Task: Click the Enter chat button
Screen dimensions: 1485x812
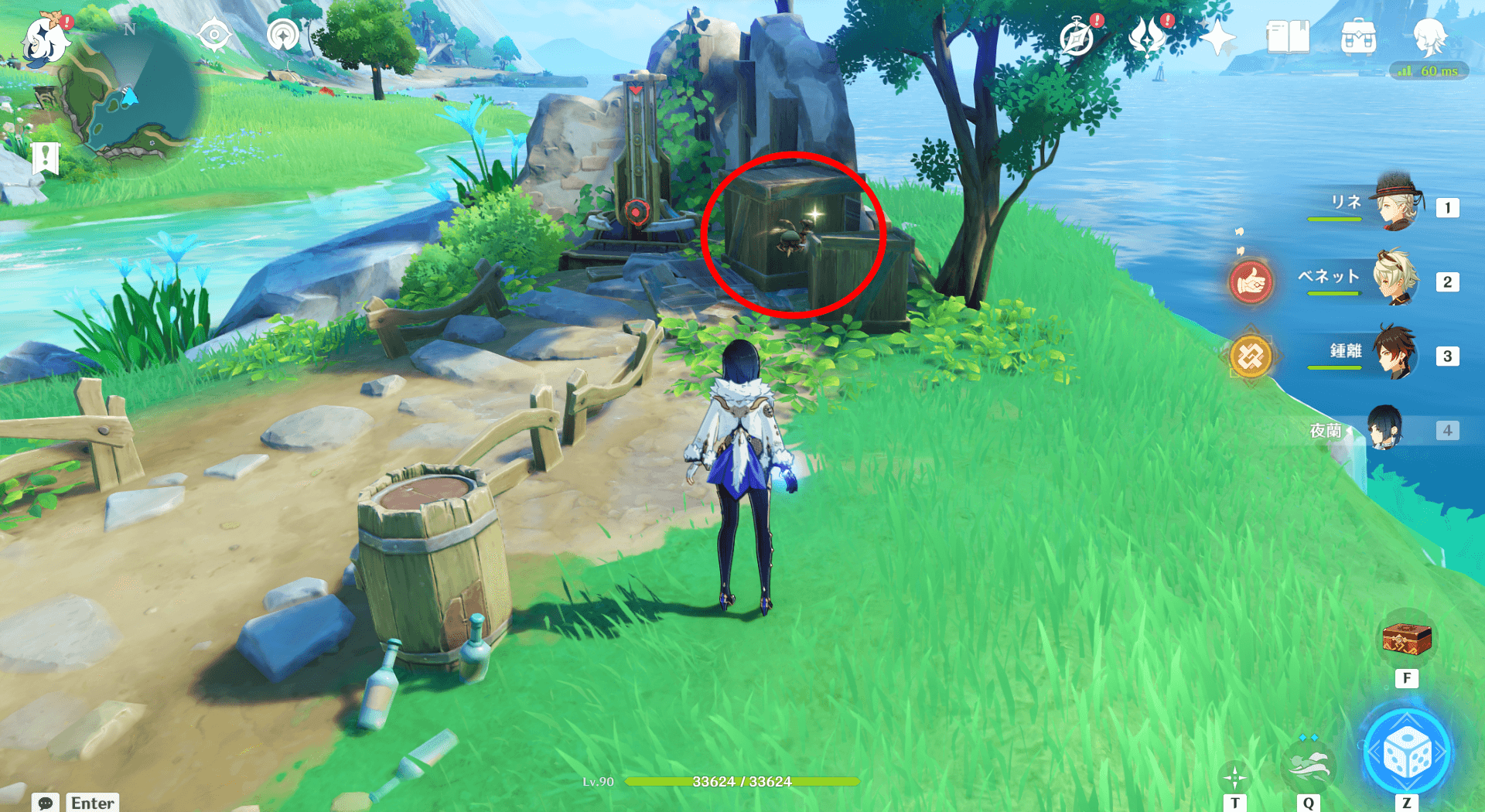Action: click(x=91, y=803)
